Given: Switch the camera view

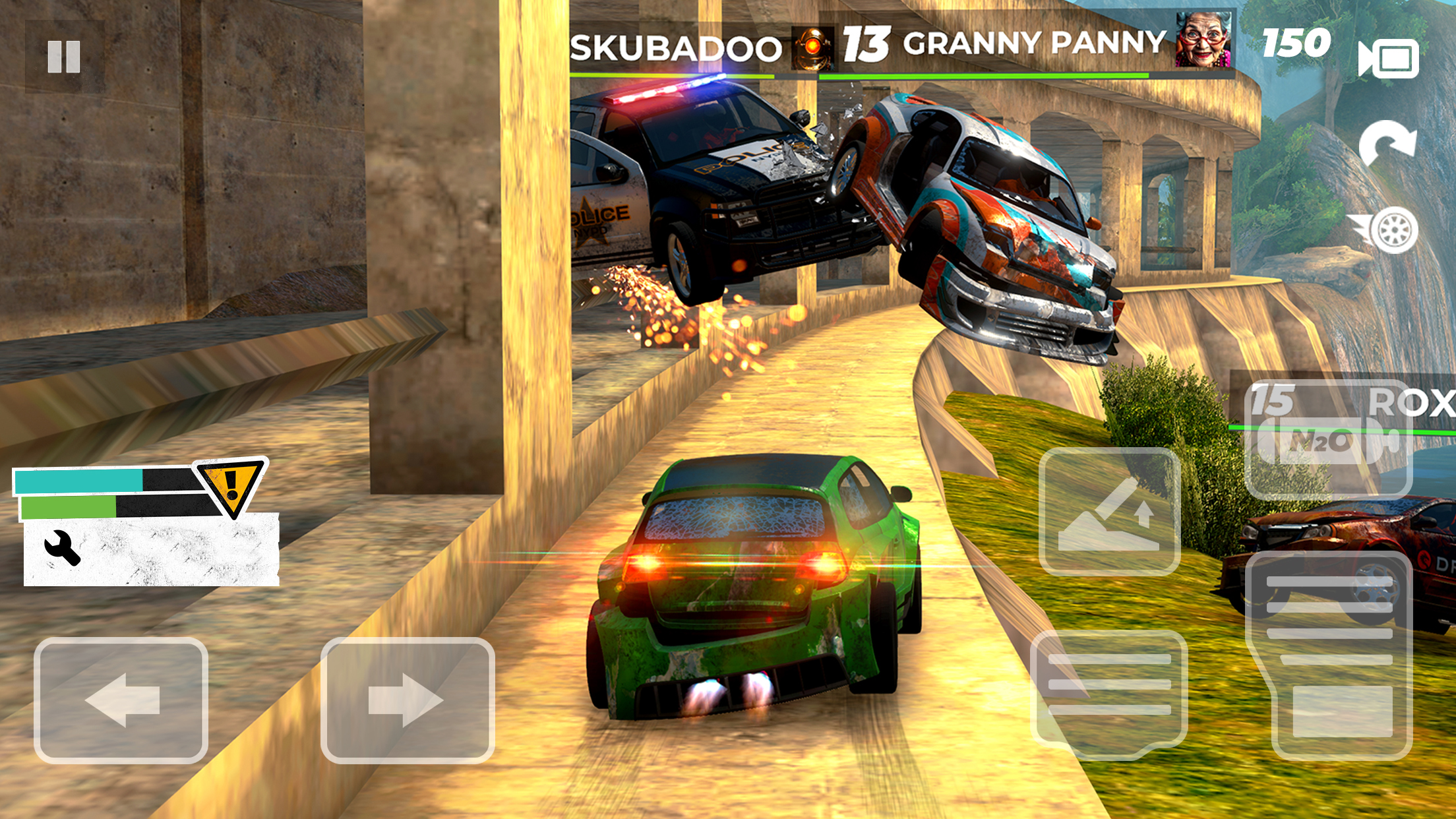Looking at the screenshot, I should (1390, 60).
